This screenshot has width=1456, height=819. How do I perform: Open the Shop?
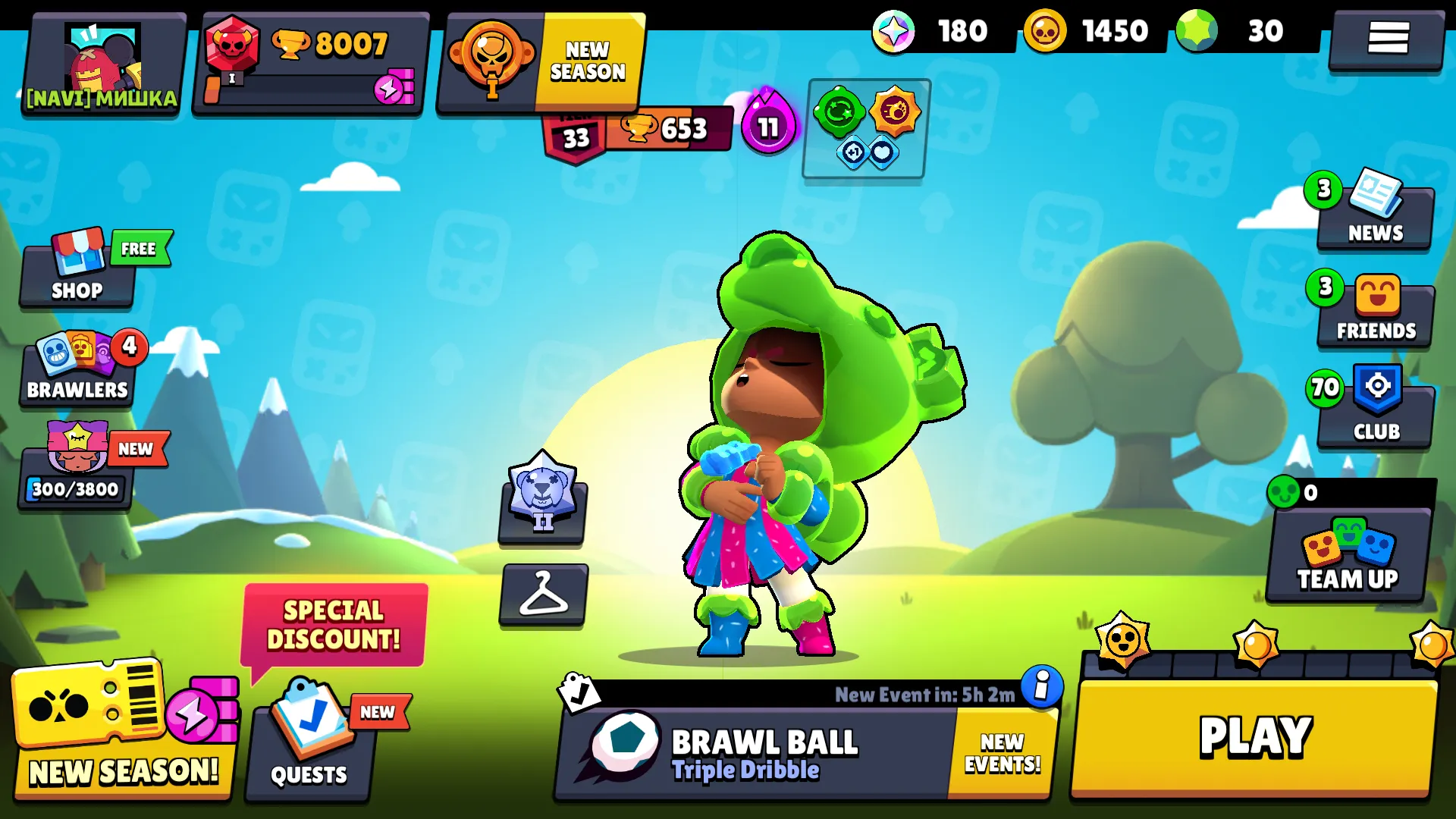76,277
